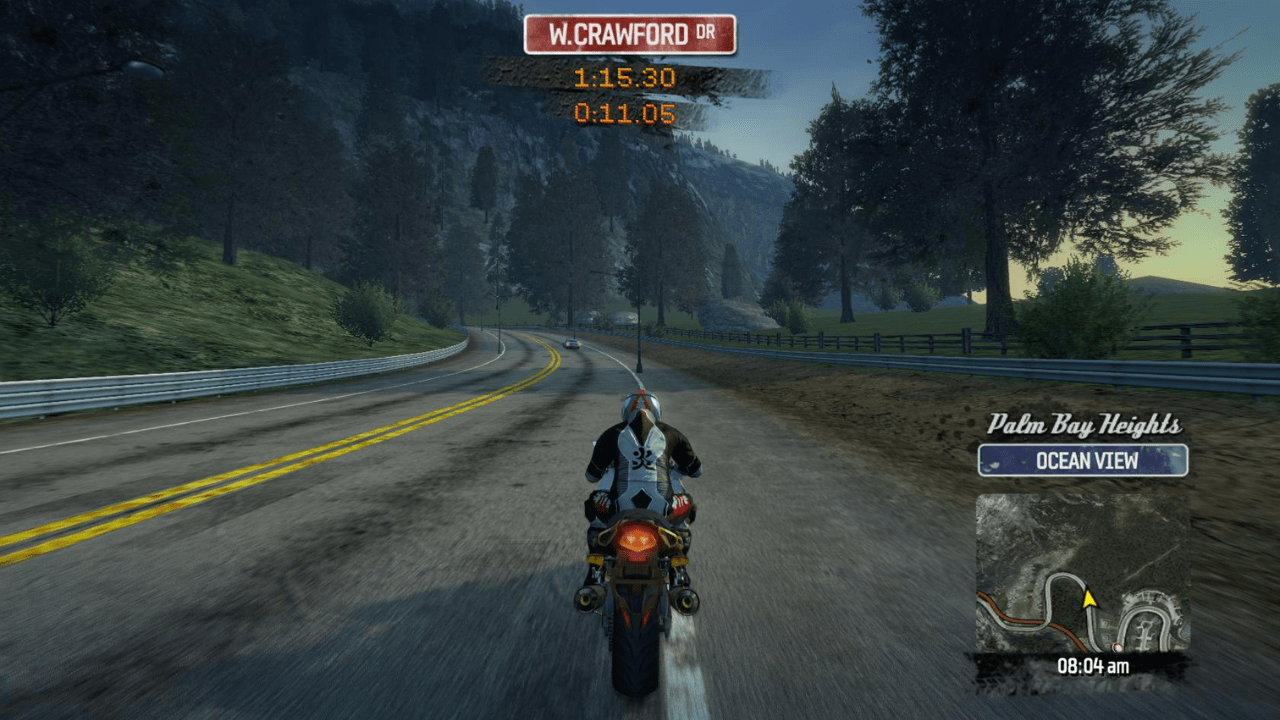The width and height of the screenshot is (1280, 720).
Task: Select the W.Crawford Dr street sign
Action: pyautogui.click(x=629, y=34)
